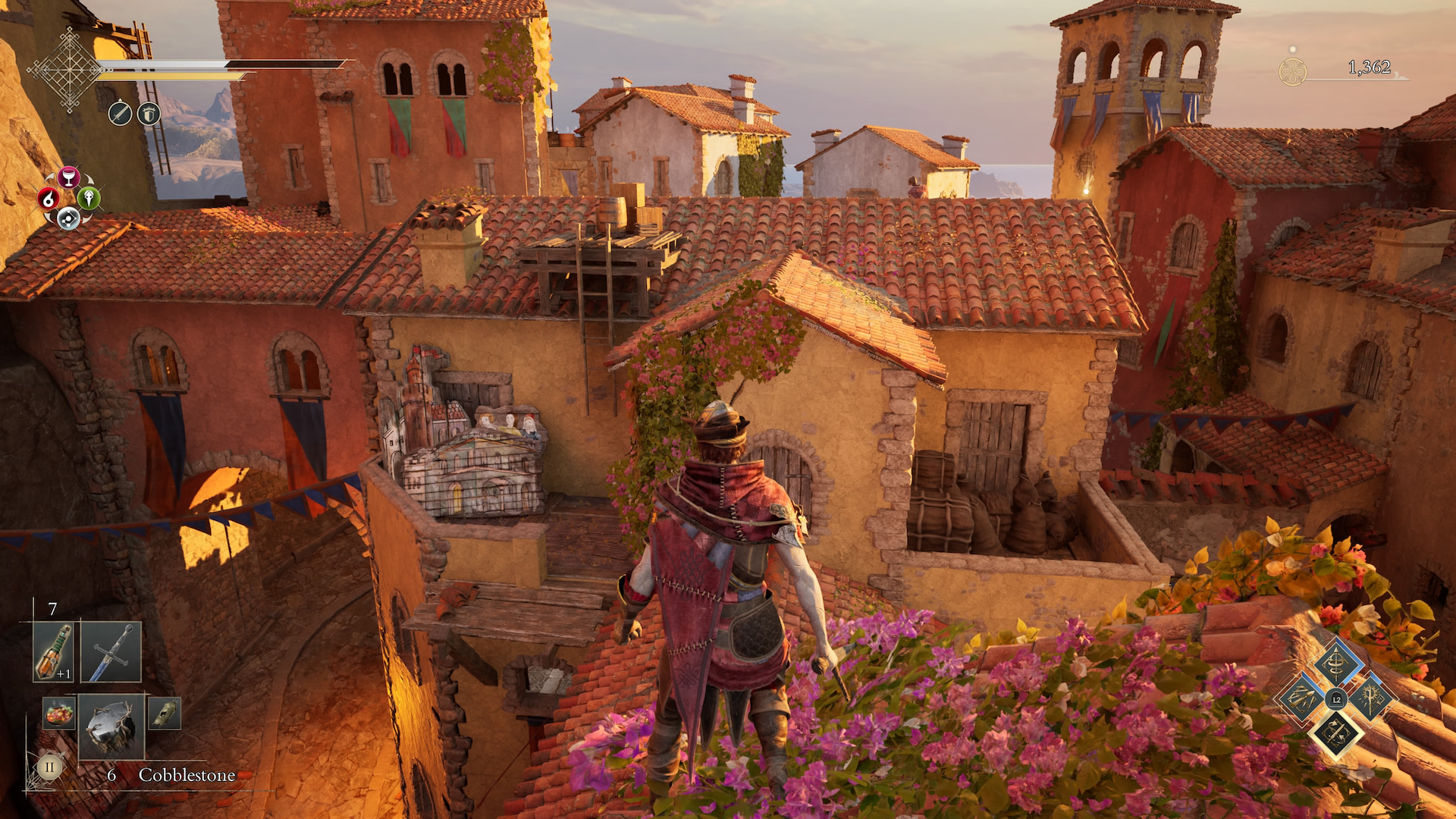Click the pouch item thumbnail
Viewport: 1456px width, 819px height.
164,714
